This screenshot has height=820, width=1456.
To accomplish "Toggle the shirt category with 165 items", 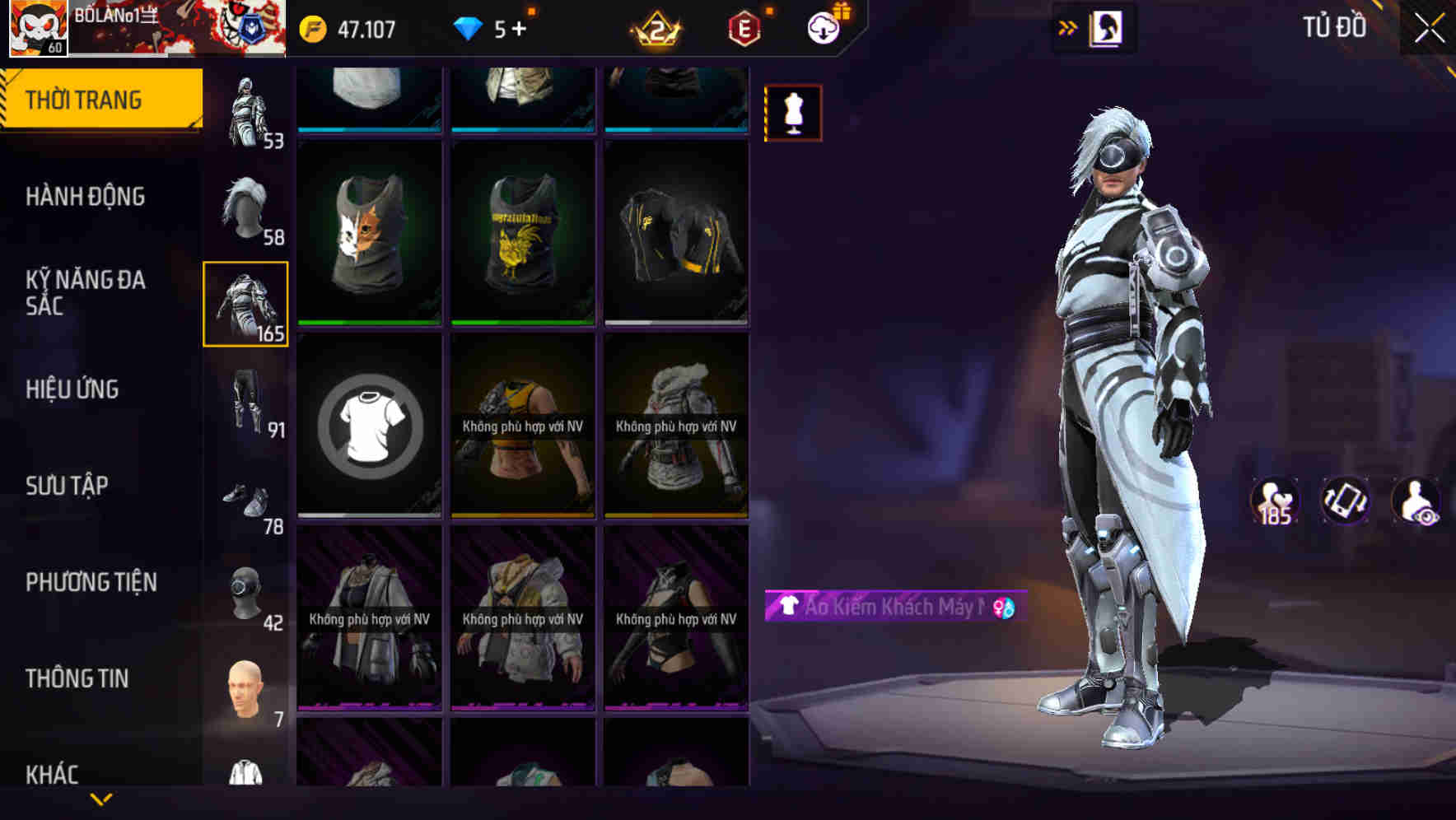I will pos(245,302).
